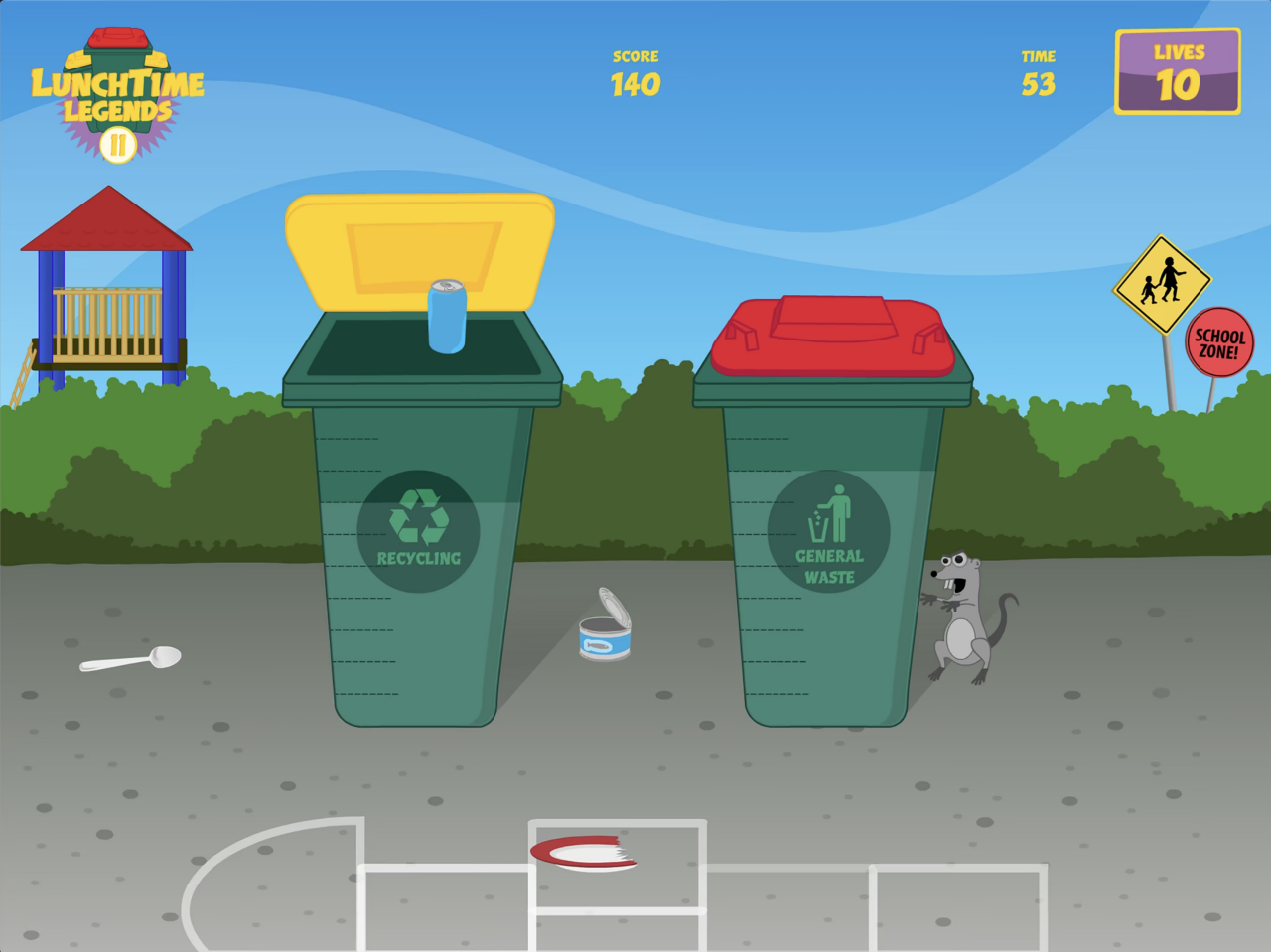
Task: Click the red lid of the General Waste bin
Action: pyautogui.click(x=832, y=333)
